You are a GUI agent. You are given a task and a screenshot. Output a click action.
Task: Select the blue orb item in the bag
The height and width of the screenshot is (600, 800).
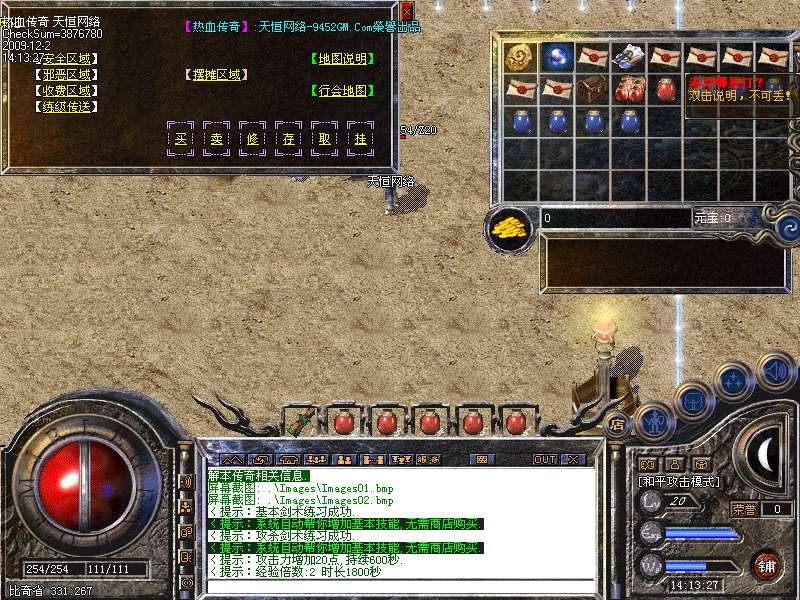(556, 56)
